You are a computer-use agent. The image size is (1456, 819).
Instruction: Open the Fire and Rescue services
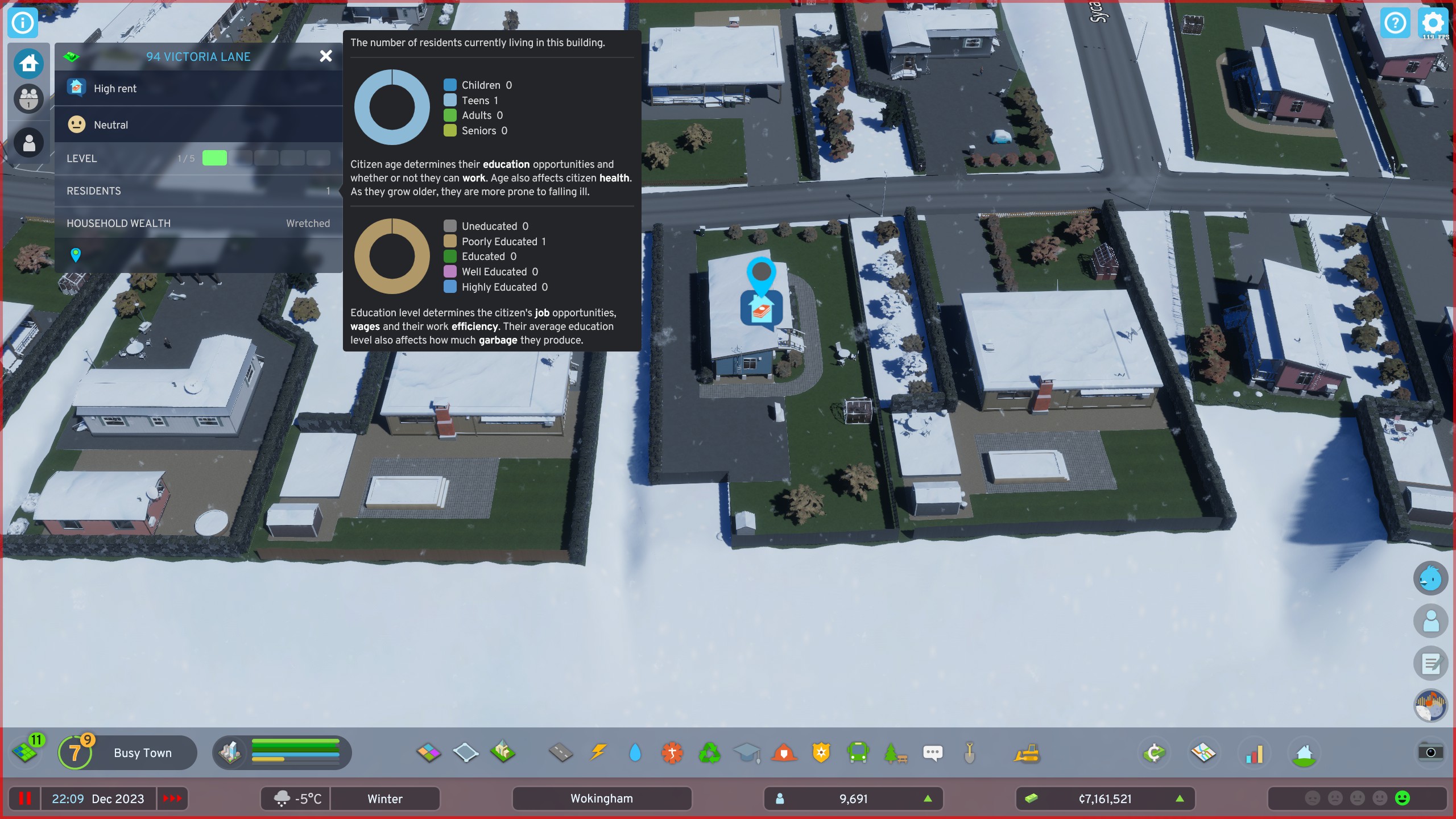coord(784,752)
